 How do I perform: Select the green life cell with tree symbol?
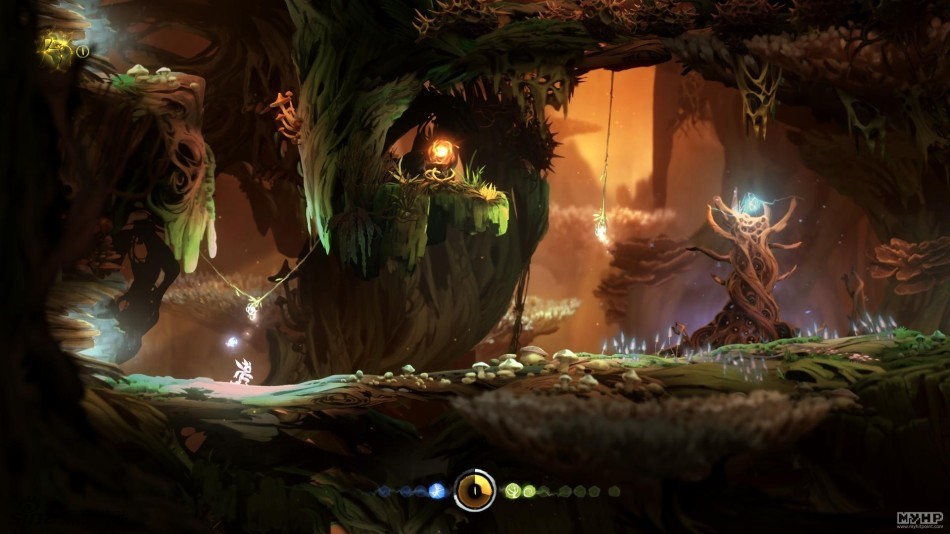[513, 491]
